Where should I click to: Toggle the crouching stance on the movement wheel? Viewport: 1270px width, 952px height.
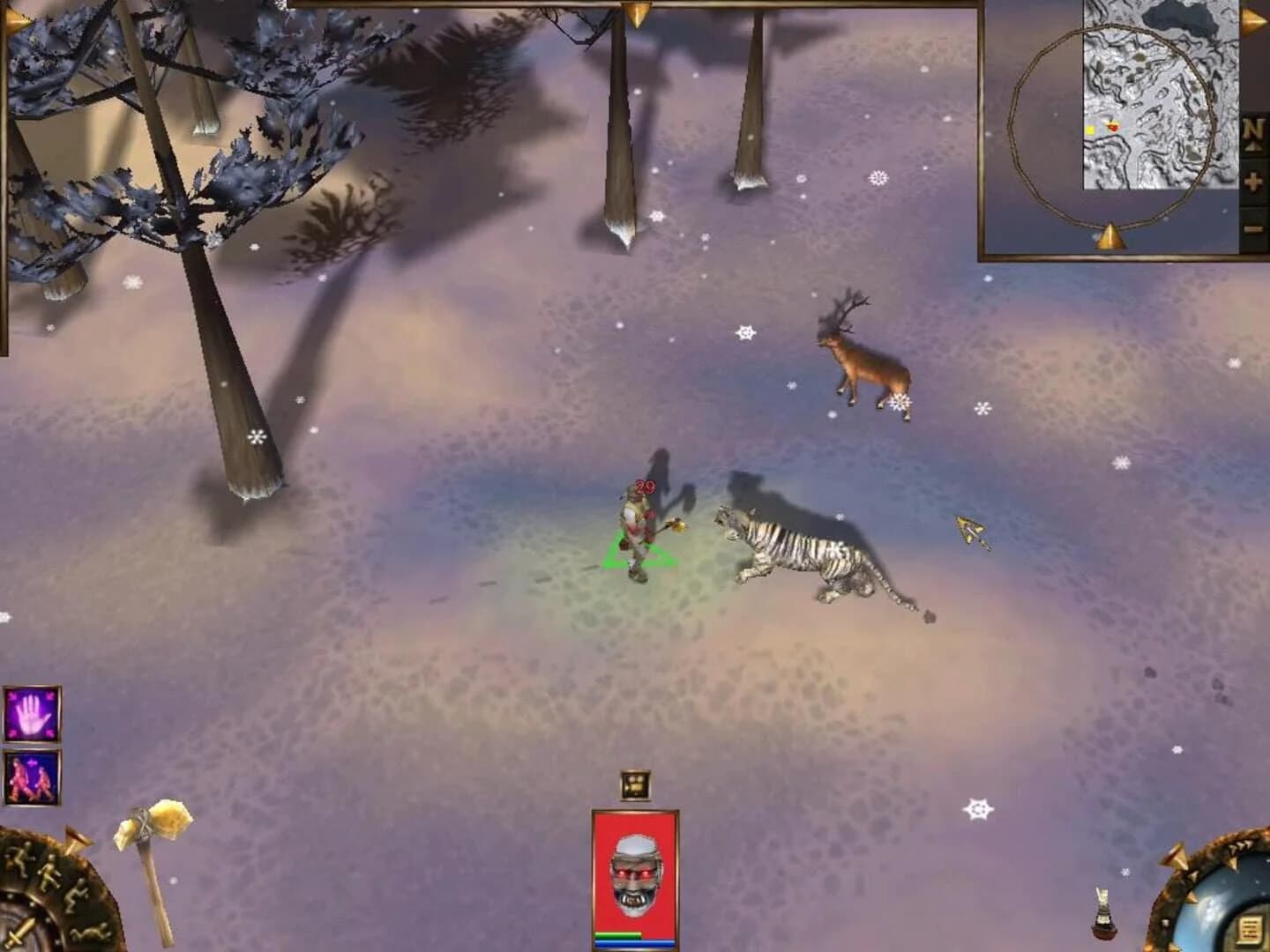(x=78, y=896)
